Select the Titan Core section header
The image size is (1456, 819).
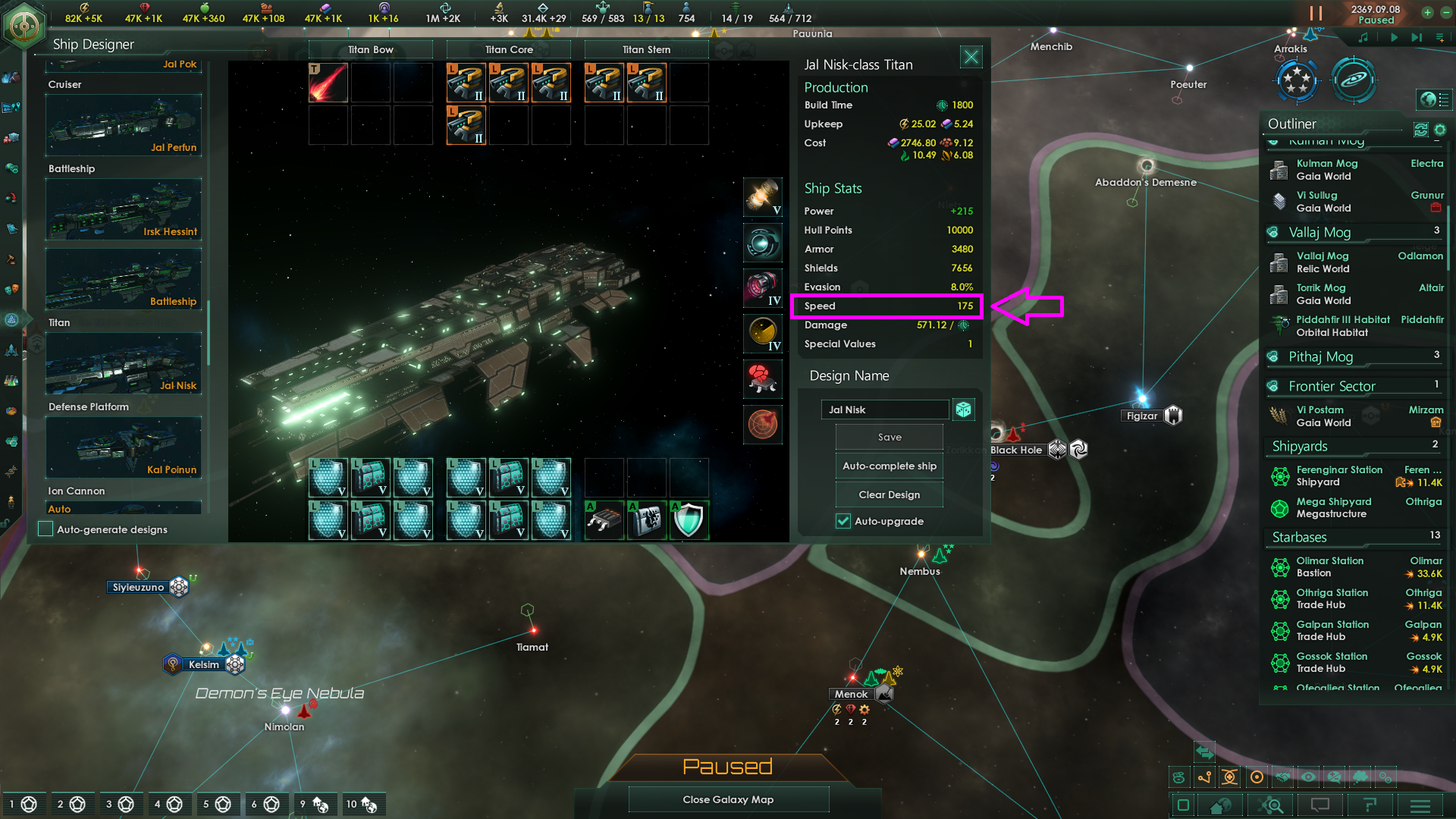(509, 50)
